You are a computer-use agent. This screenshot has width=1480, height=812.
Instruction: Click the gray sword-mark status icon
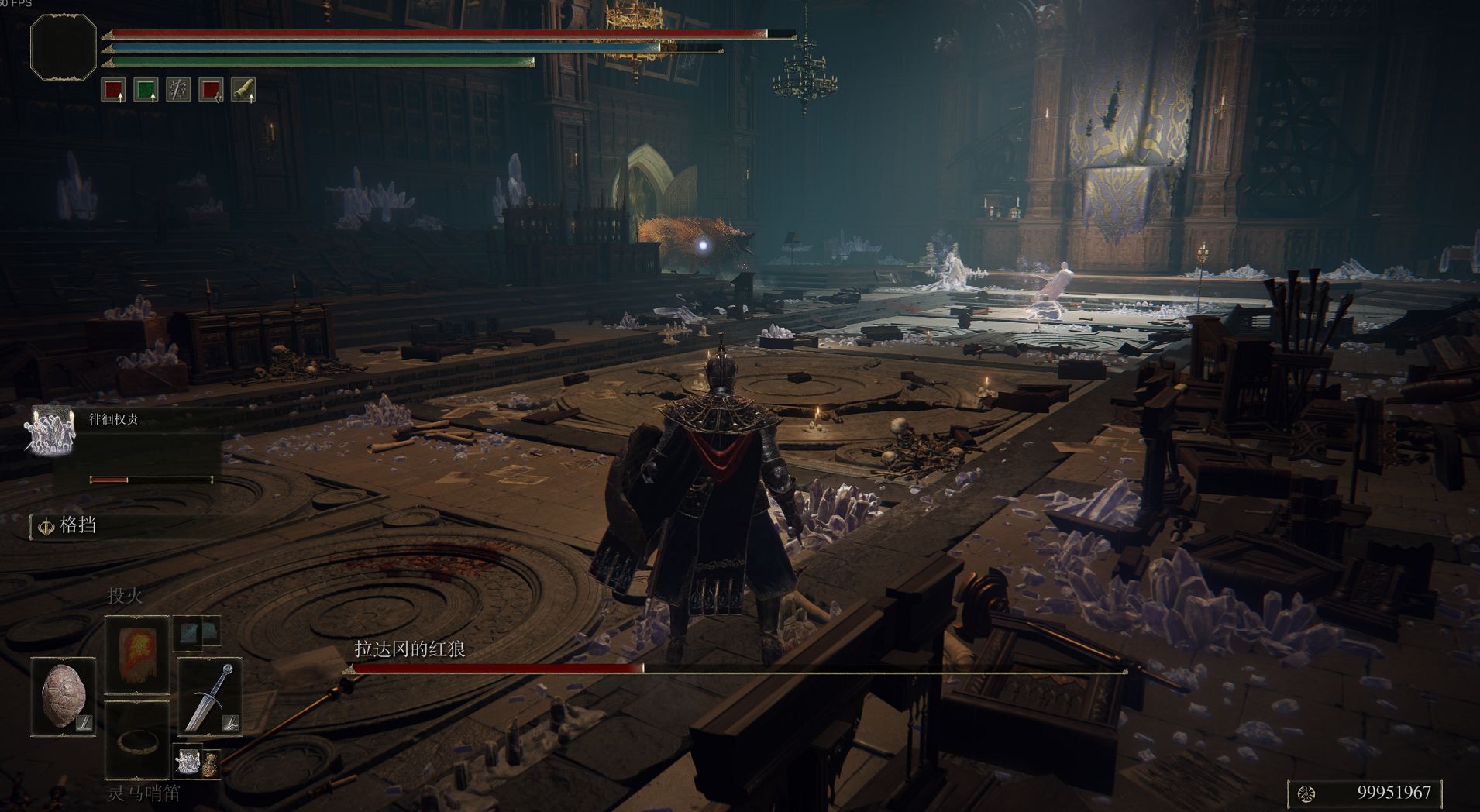click(179, 90)
